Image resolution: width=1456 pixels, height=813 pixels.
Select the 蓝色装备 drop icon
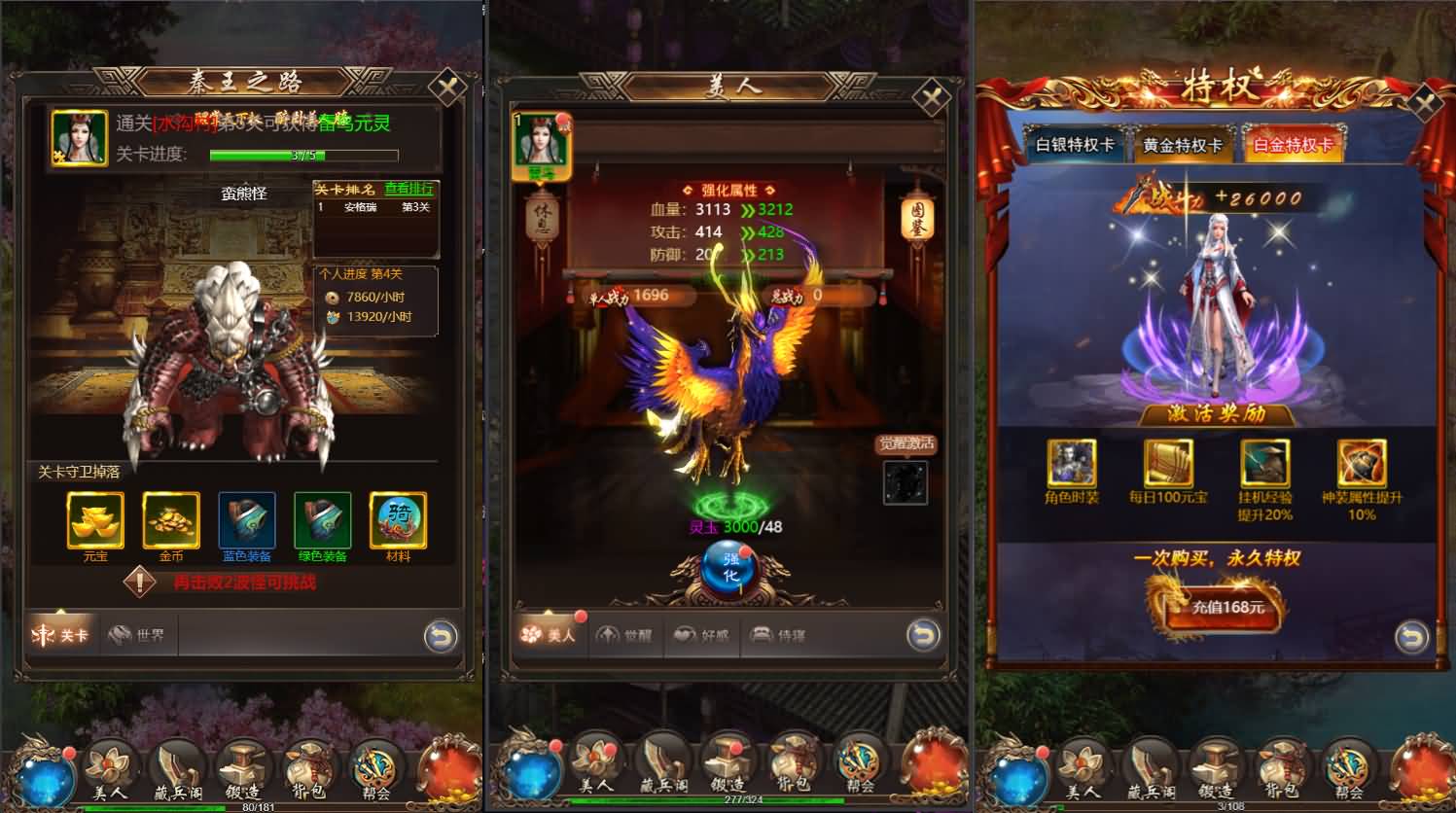[247, 520]
